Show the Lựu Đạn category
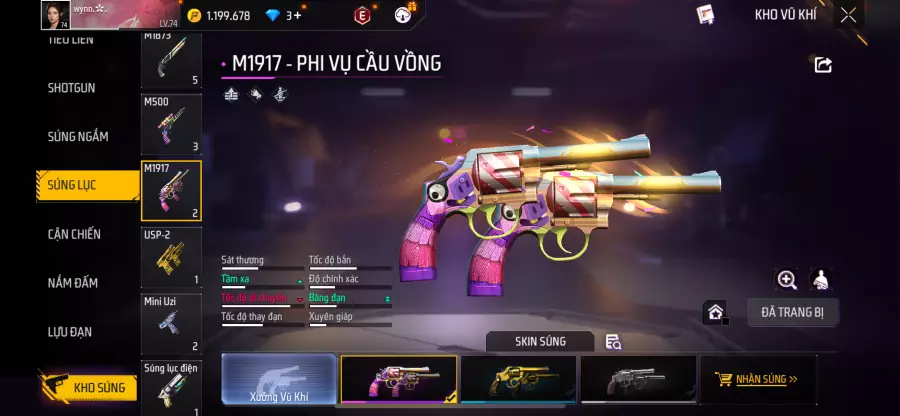 [72, 331]
